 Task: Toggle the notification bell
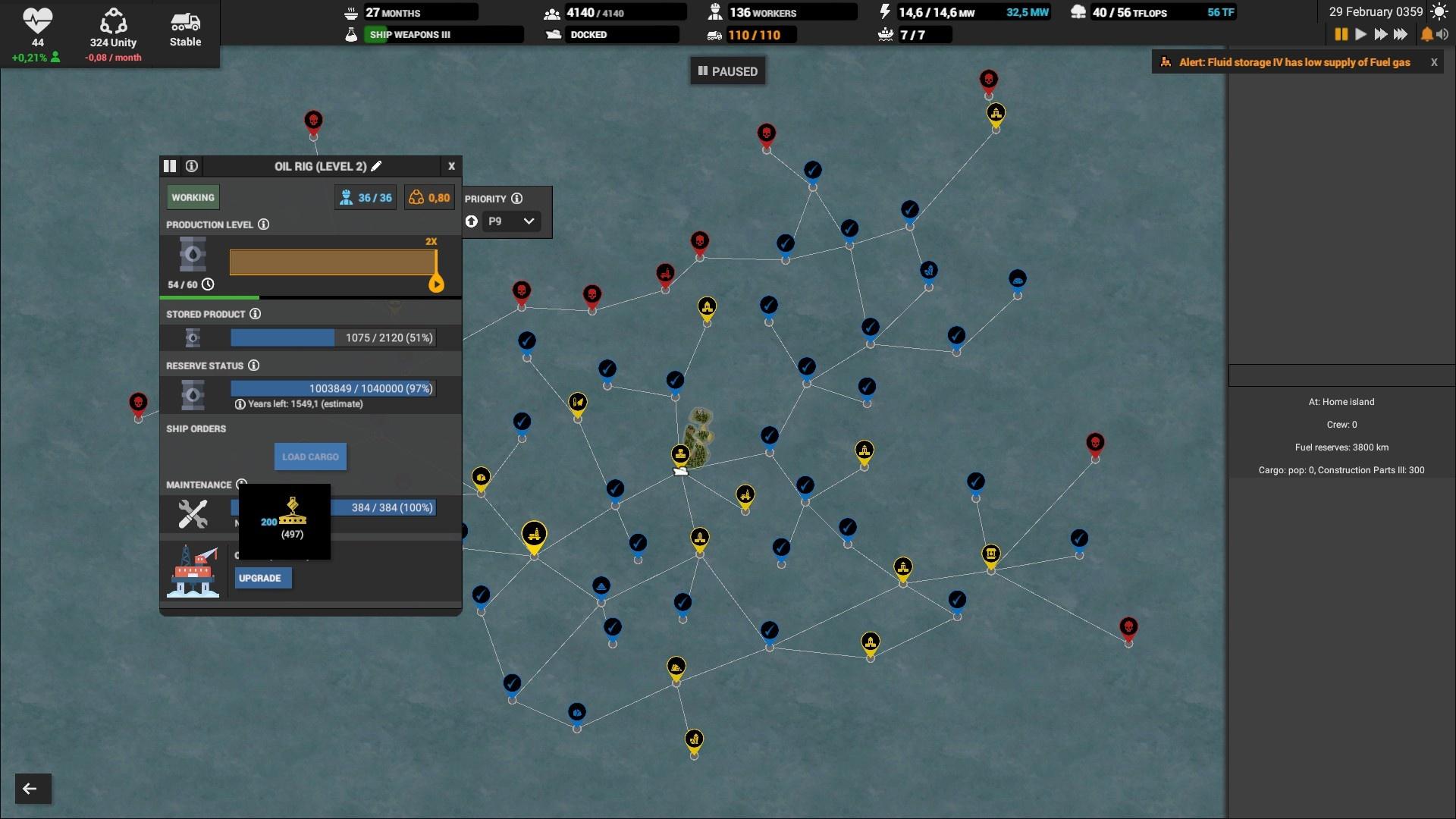click(1426, 34)
